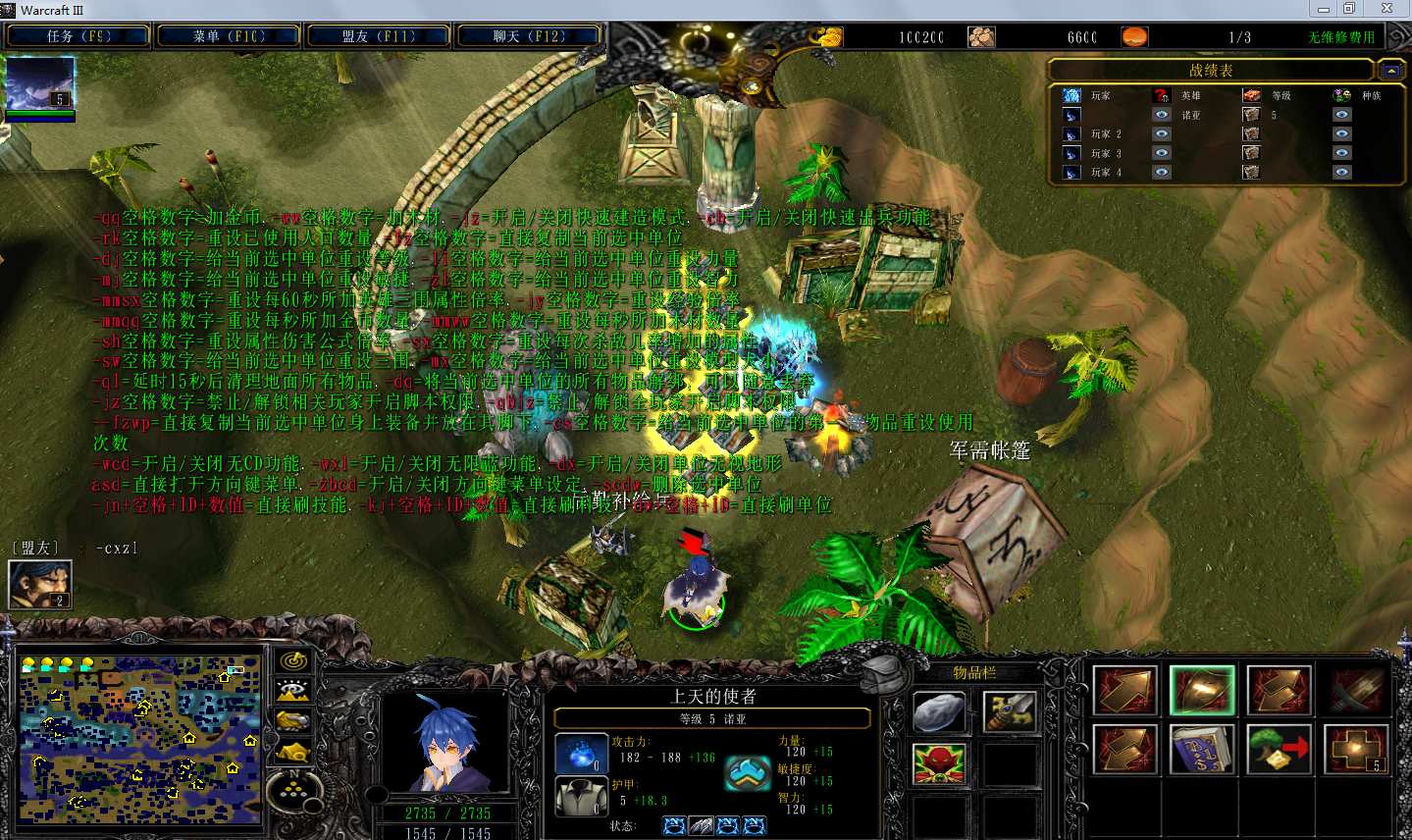Open the 任务 (F9) quests menu
The height and width of the screenshot is (840, 1412).
click(x=78, y=36)
